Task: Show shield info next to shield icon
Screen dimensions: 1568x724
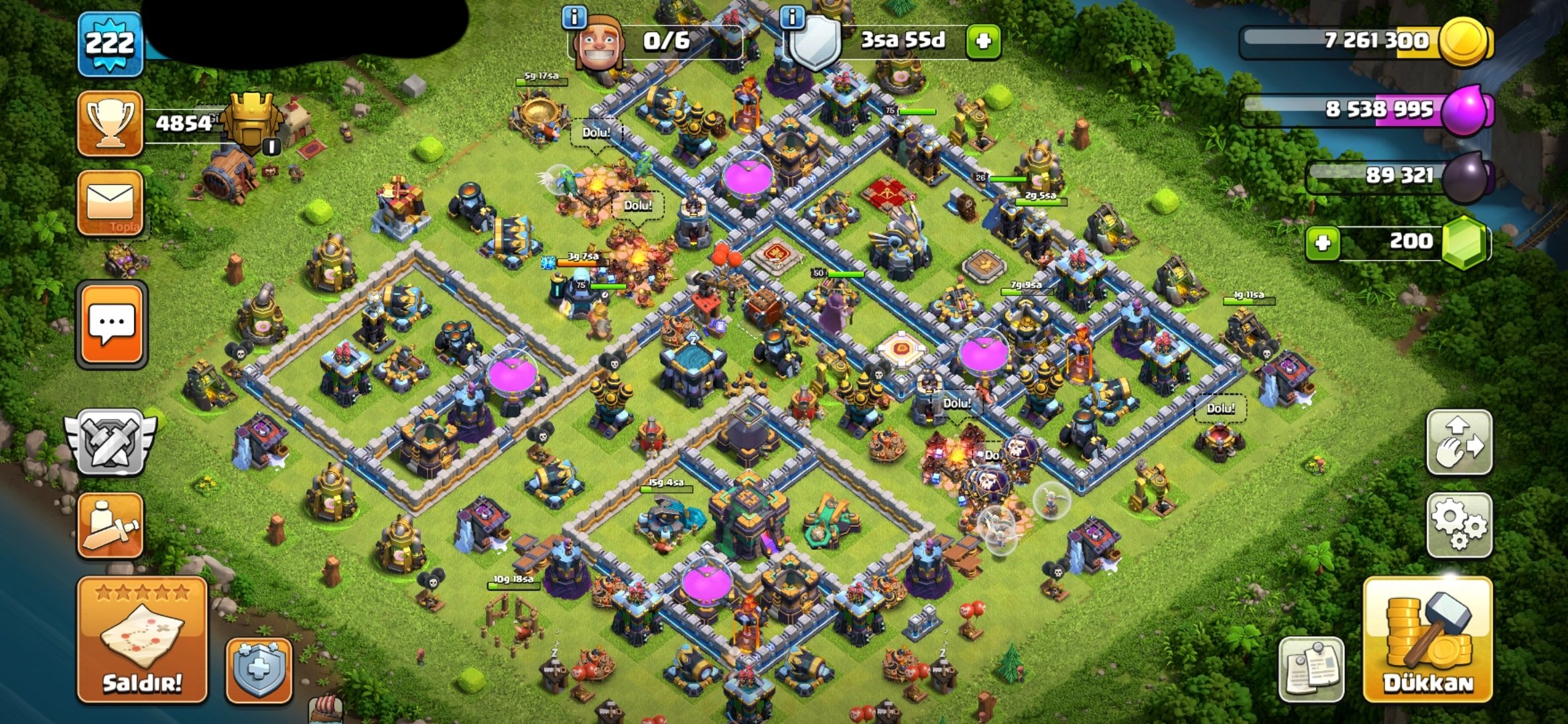Action: [792, 17]
